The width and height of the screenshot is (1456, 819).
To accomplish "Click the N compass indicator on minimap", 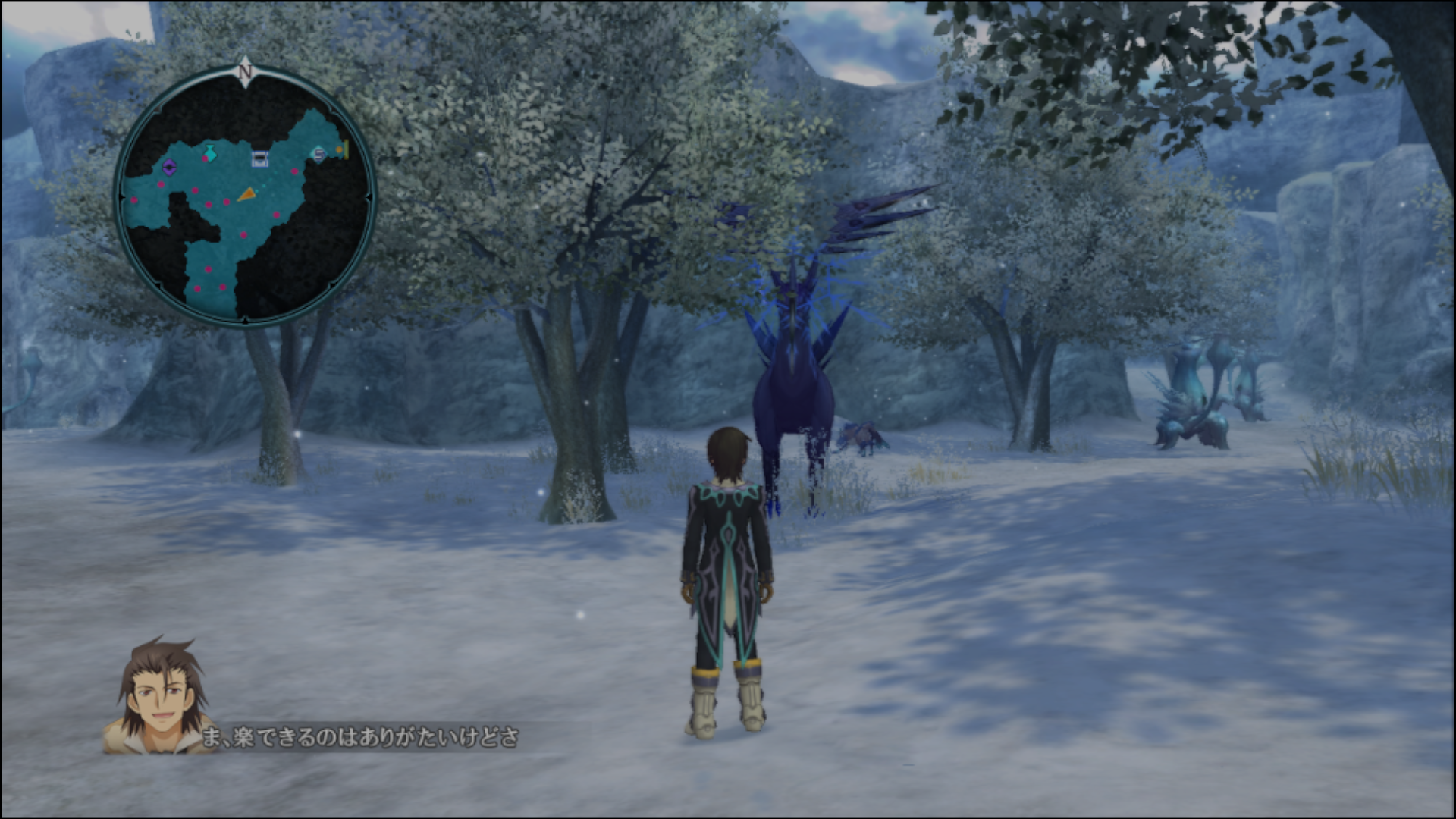I will [244, 71].
